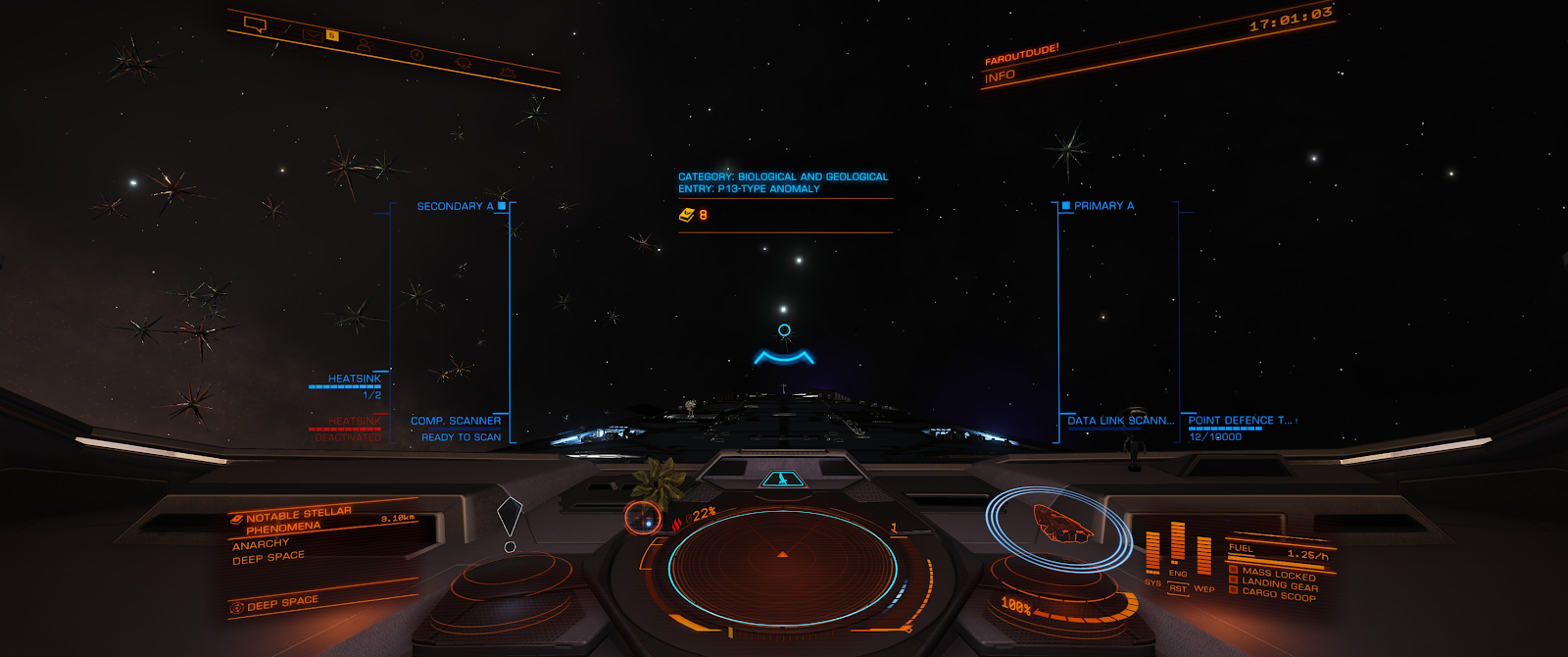Show the friends and contacts tab
This screenshot has height=657, width=1568.
[x=365, y=44]
